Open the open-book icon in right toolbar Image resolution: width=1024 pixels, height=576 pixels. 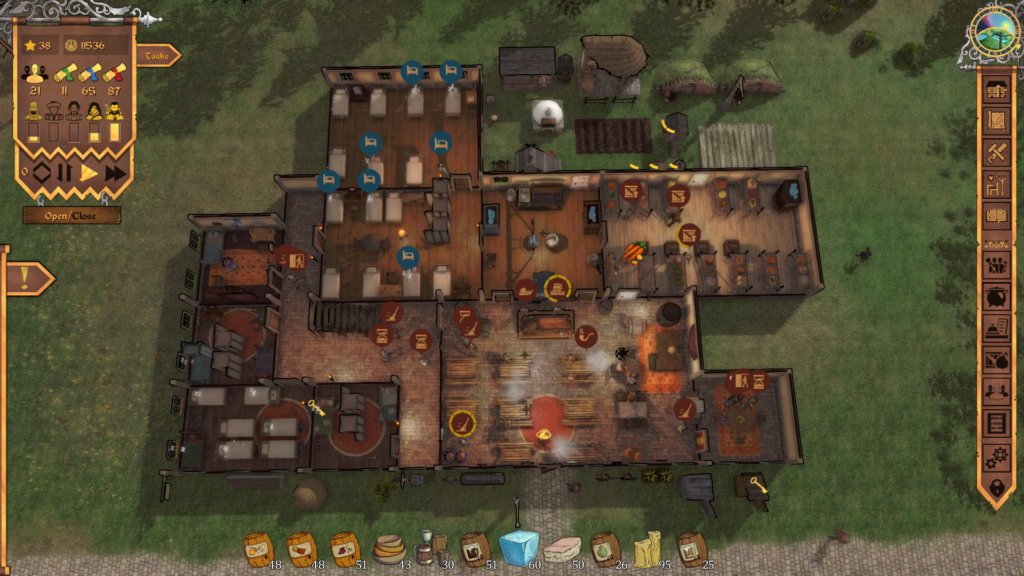[996, 214]
